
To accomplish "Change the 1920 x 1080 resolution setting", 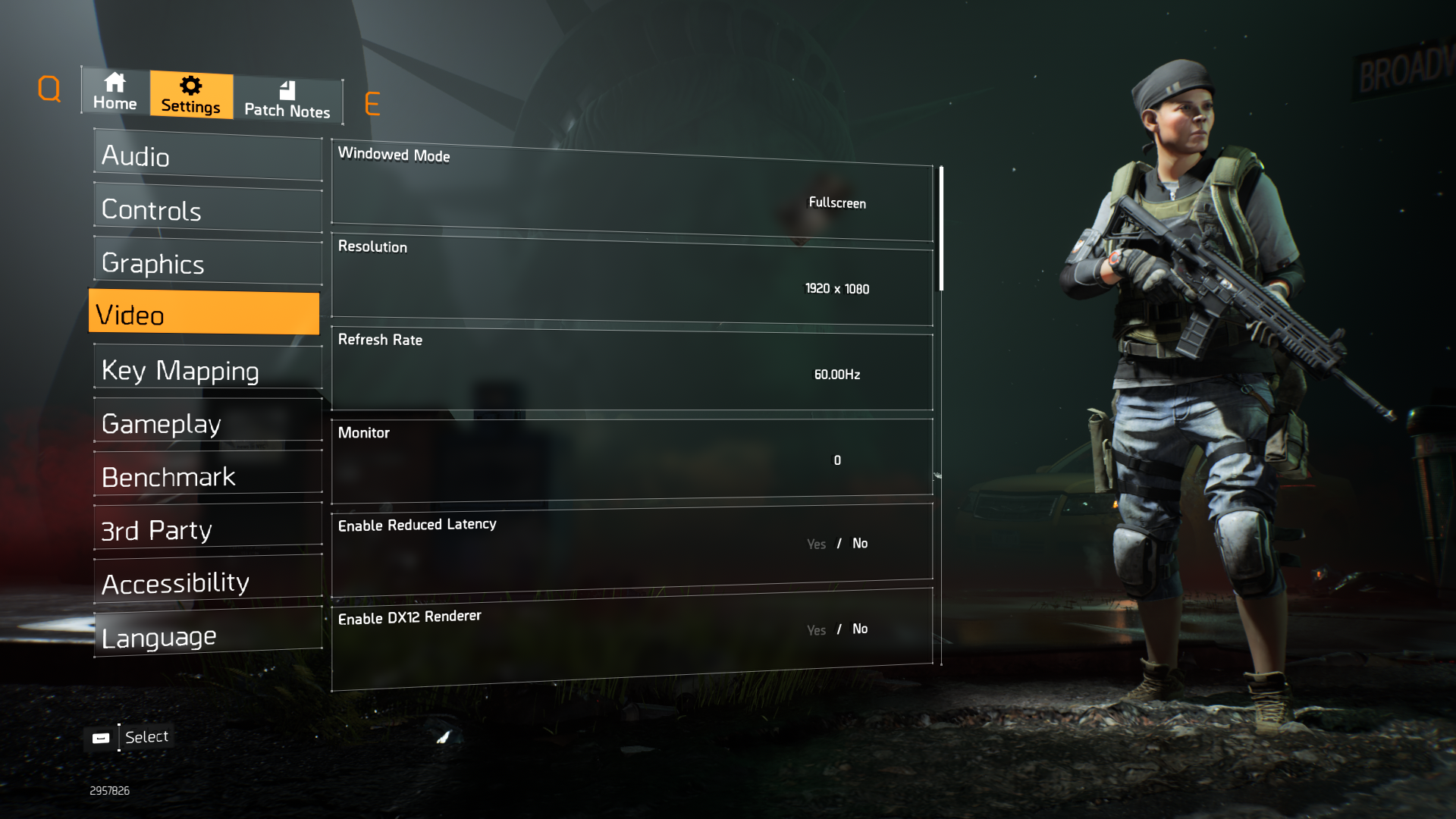I will point(837,288).
